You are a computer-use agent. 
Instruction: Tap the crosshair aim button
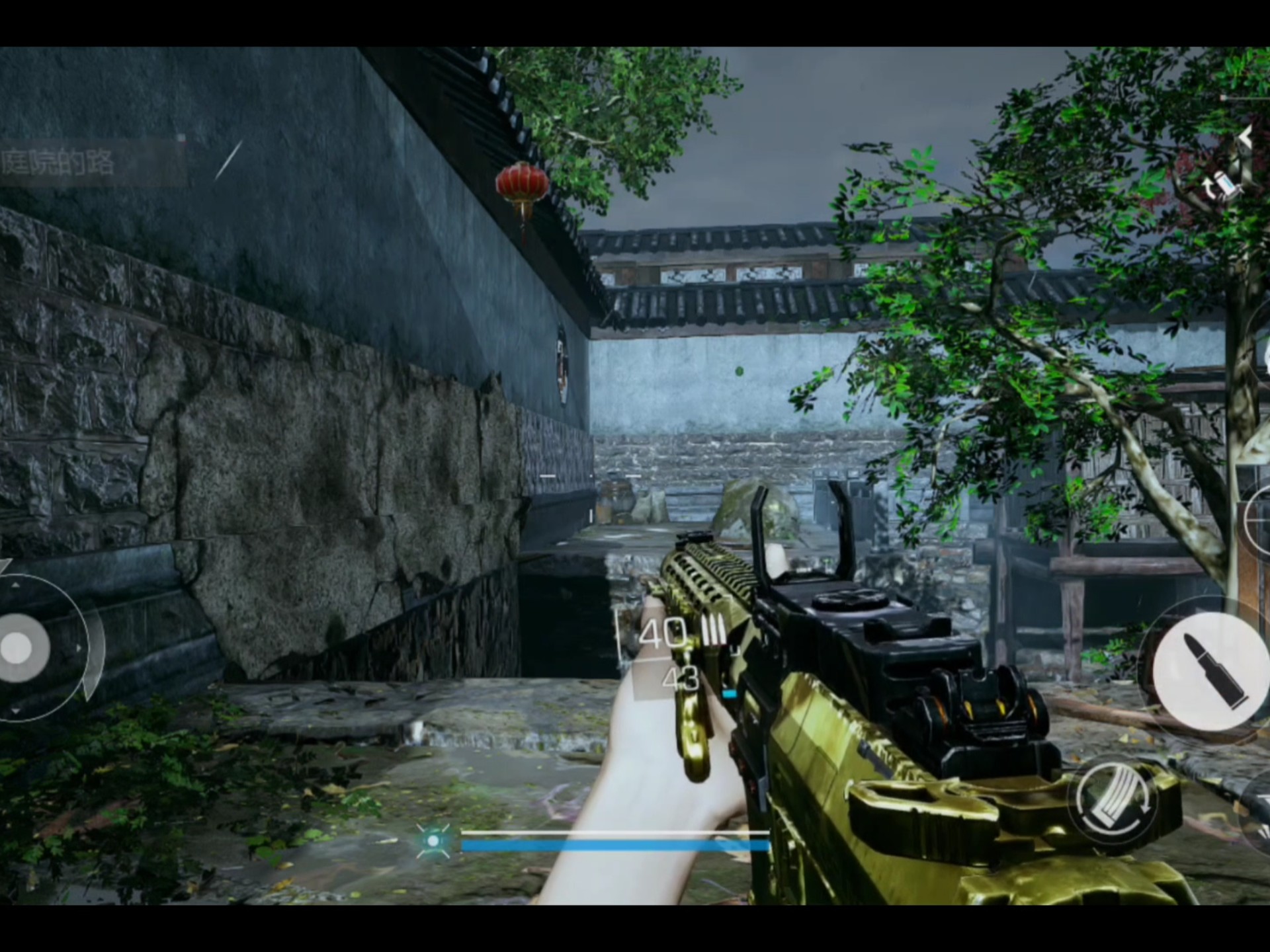coord(1259,520)
